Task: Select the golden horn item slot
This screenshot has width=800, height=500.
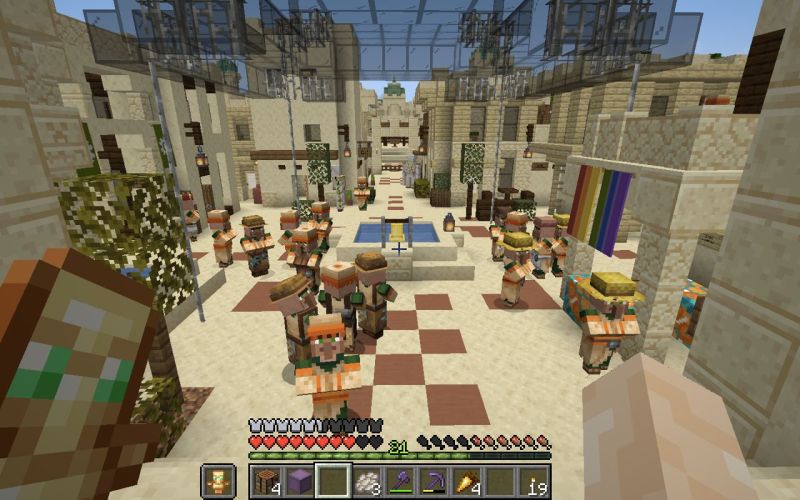Action: click(467, 481)
